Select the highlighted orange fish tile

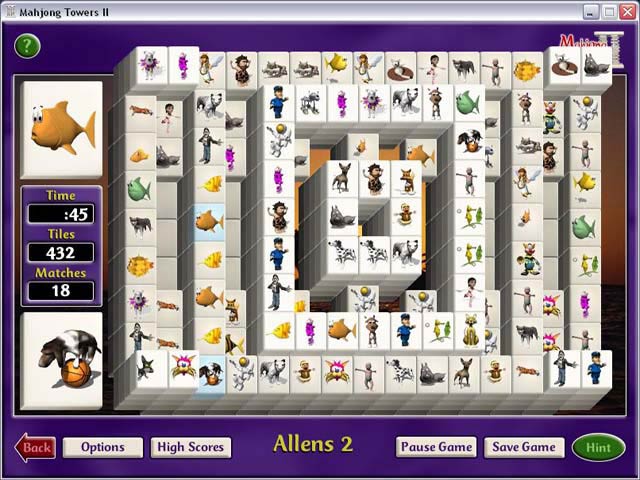pos(209,220)
